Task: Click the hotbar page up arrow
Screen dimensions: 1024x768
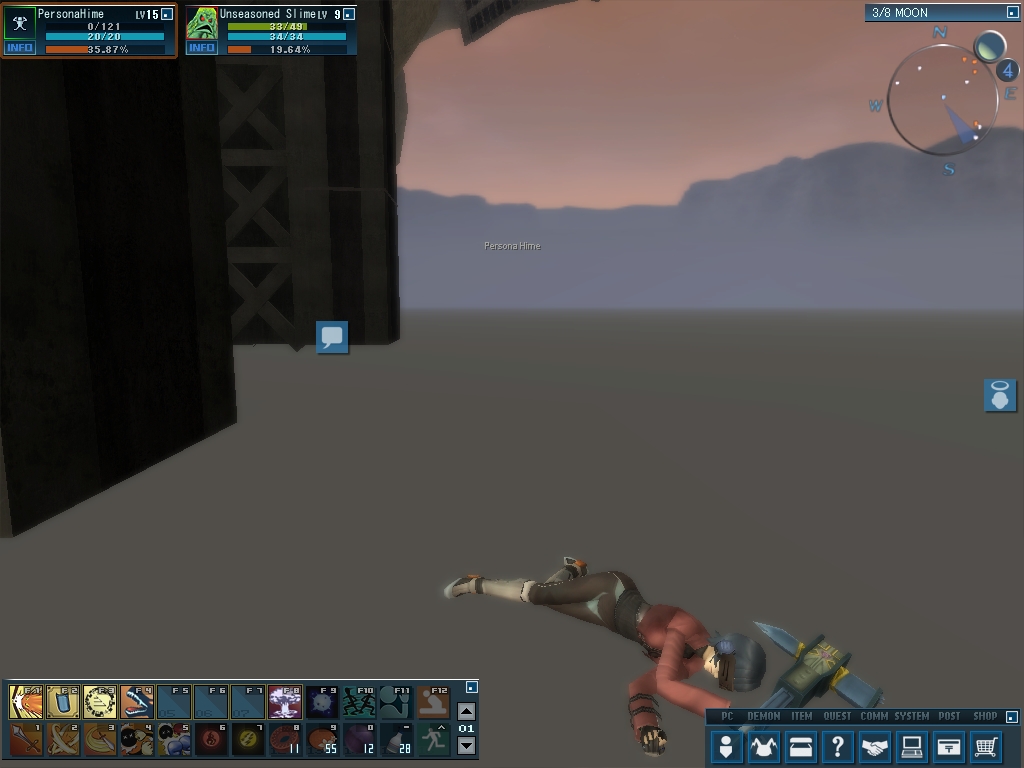Action: point(466,711)
